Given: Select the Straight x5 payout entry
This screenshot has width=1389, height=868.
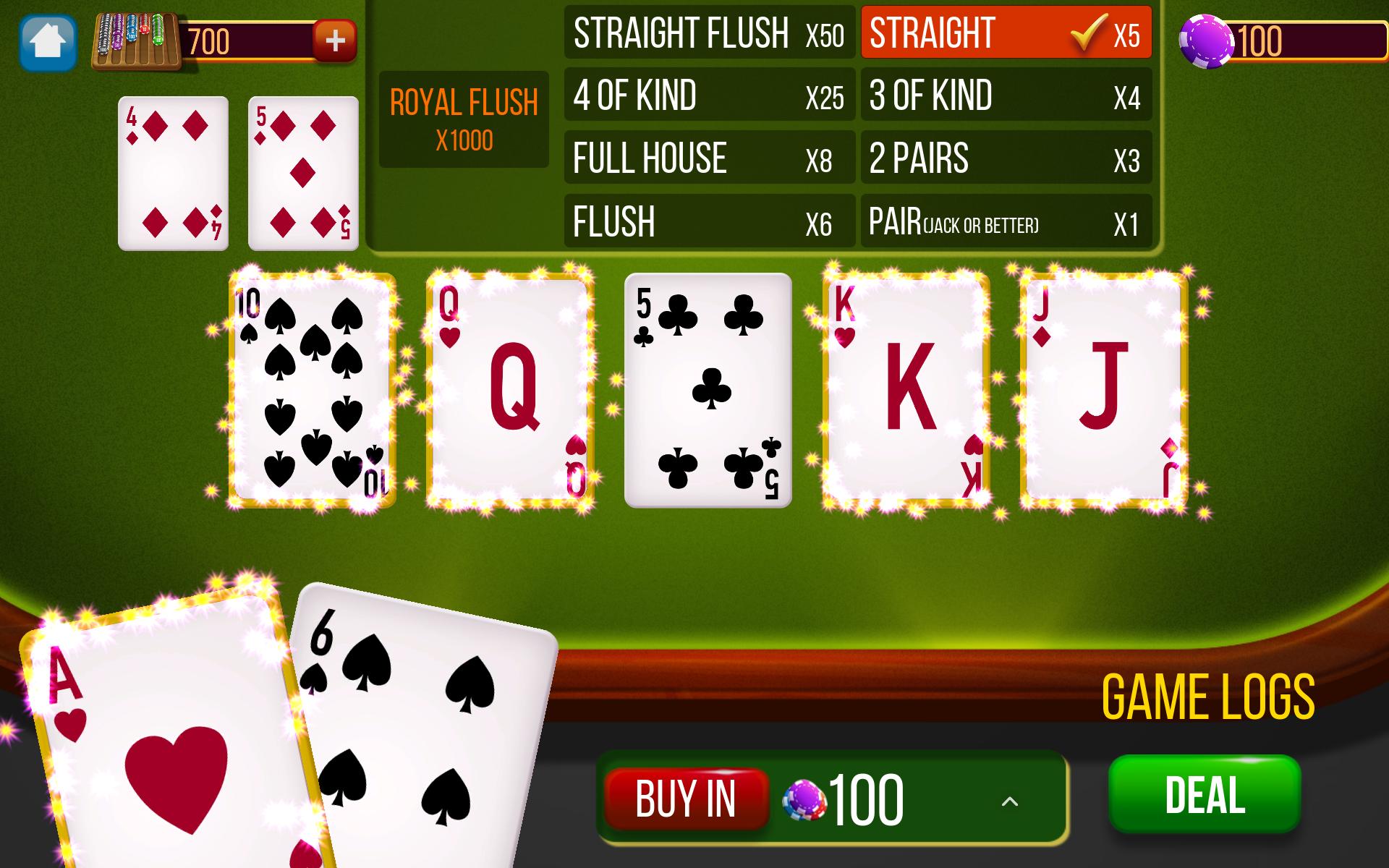Looking at the screenshot, I should pyautogui.click(x=1006, y=33).
